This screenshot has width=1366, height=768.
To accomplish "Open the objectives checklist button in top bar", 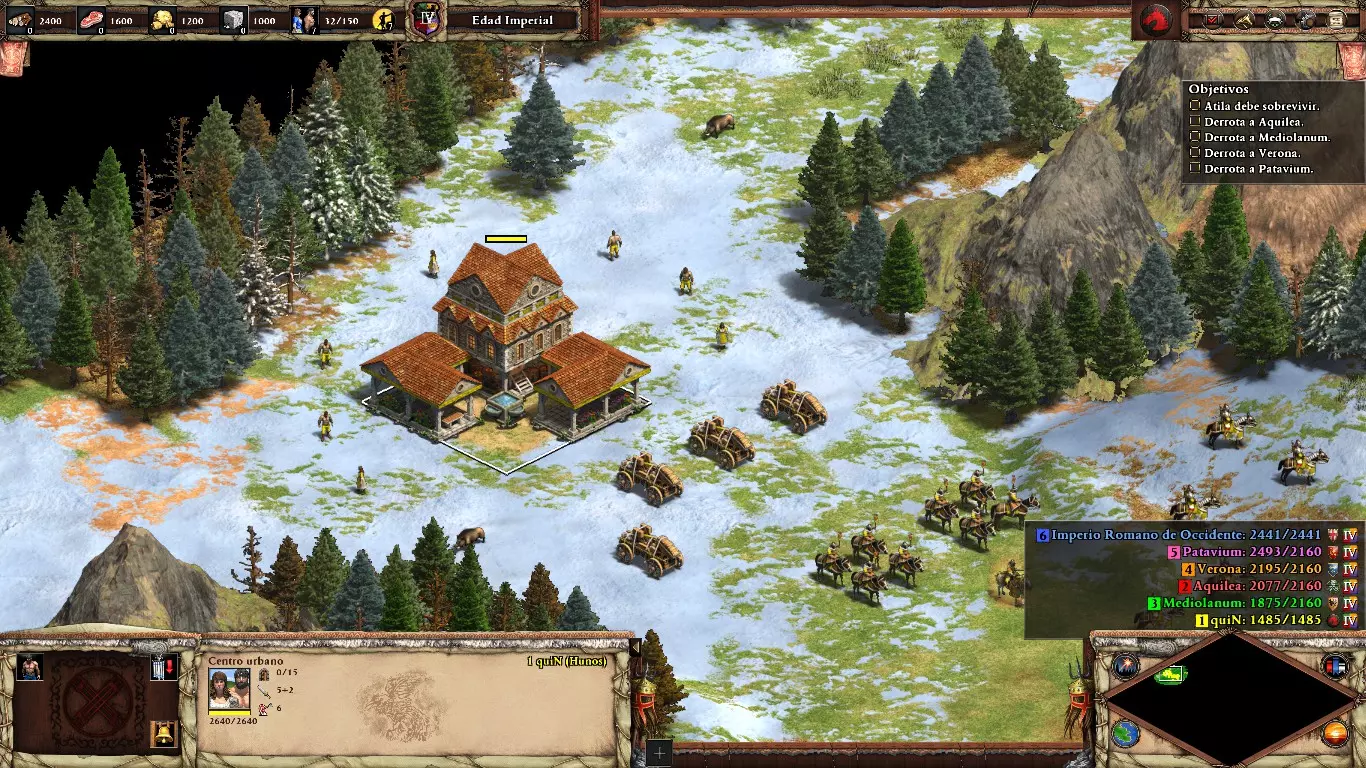I will (1214, 19).
